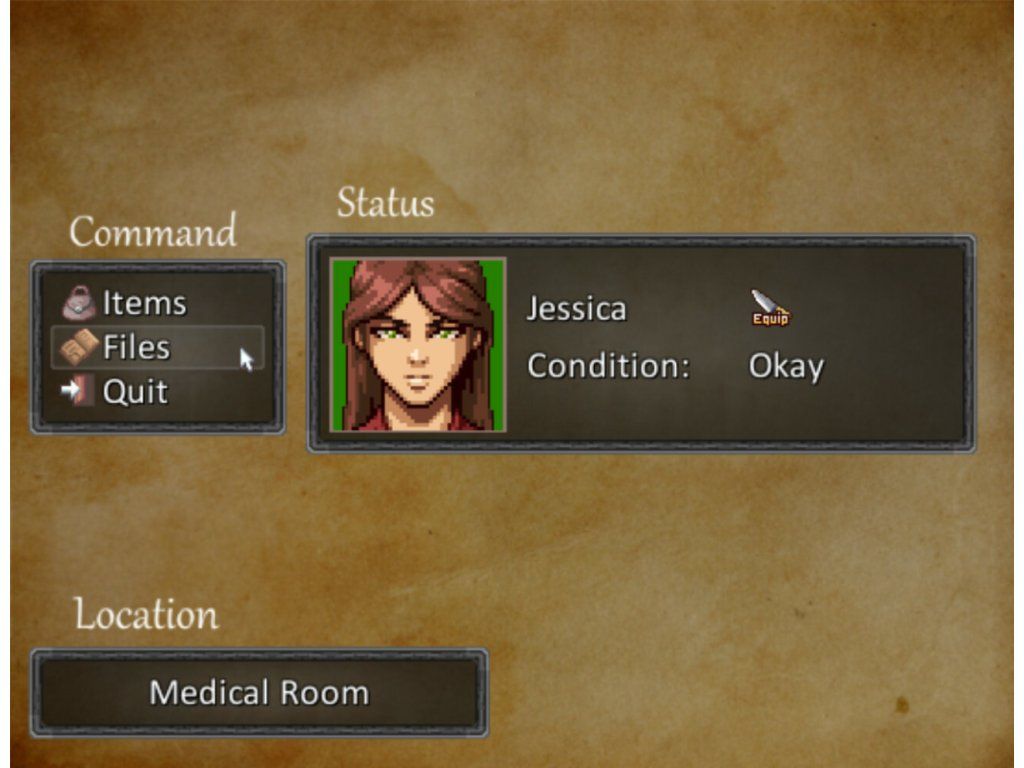Open the Items menu
The image size is (1024, 768).
143,303
